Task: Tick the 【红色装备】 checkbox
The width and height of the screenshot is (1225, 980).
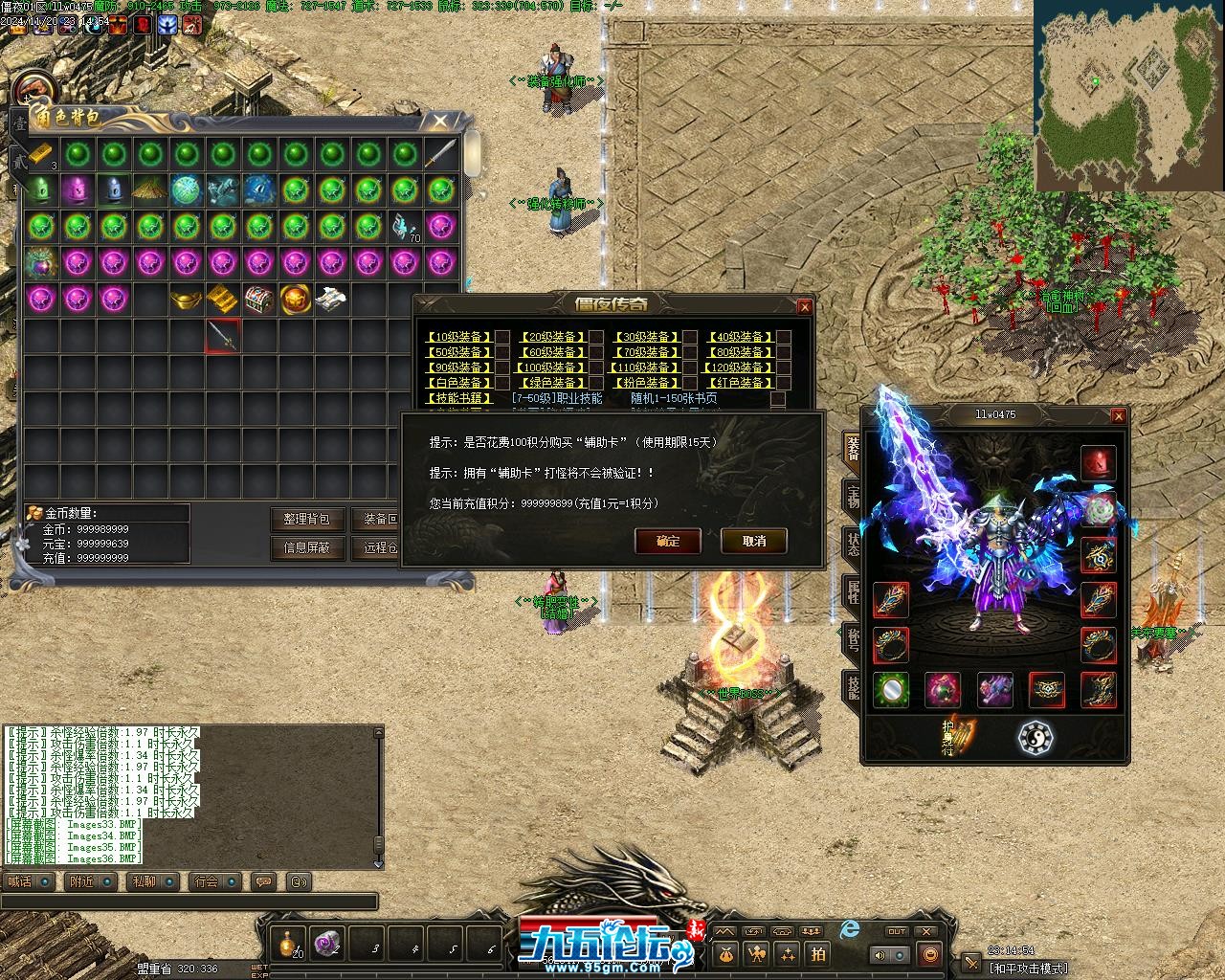Action: pos(784,383)
